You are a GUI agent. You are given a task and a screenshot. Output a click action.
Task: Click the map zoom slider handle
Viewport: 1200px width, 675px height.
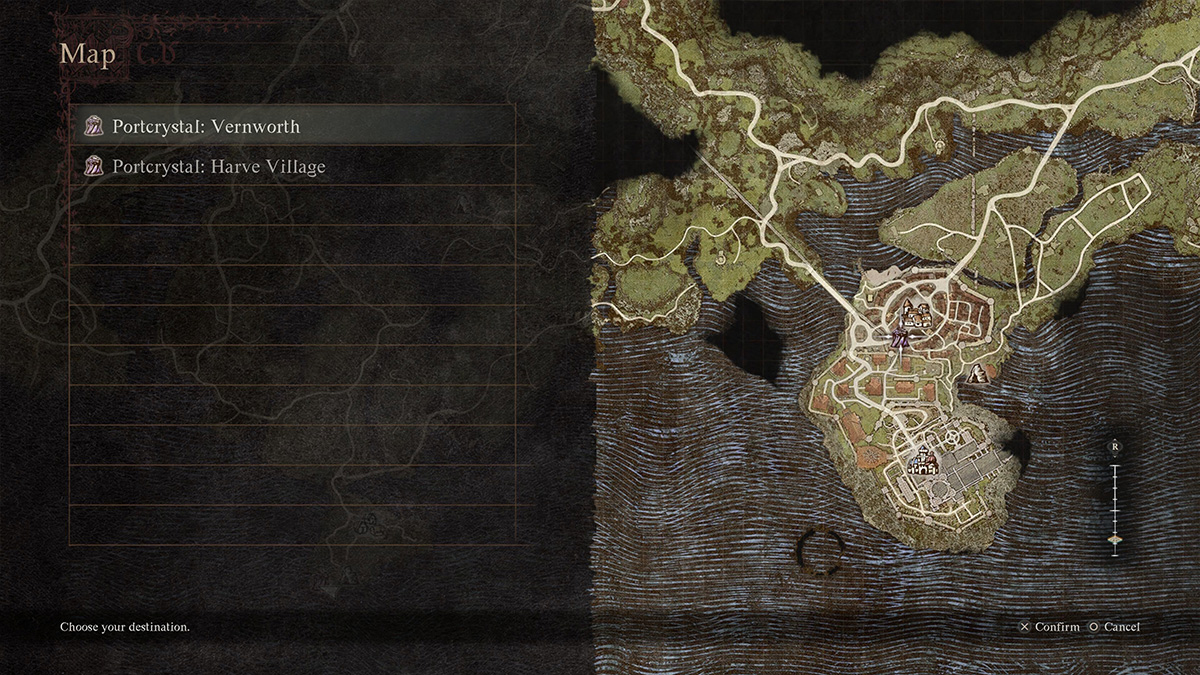[x=1114, y=540]
